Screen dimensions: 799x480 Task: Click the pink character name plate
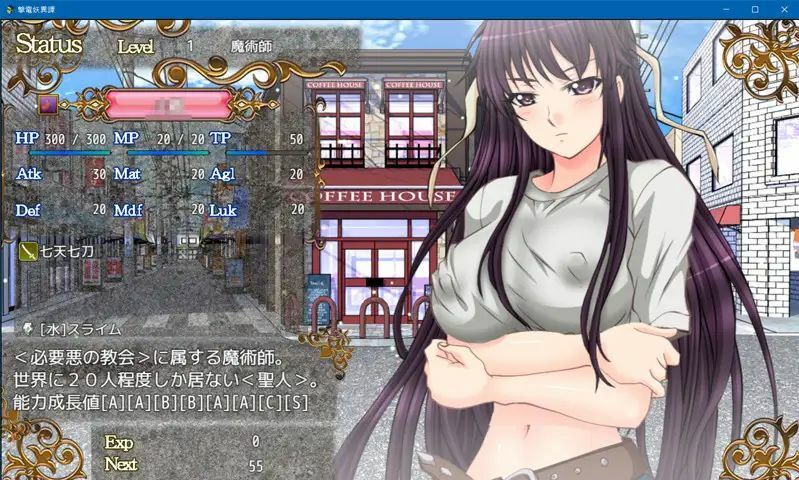168,104
